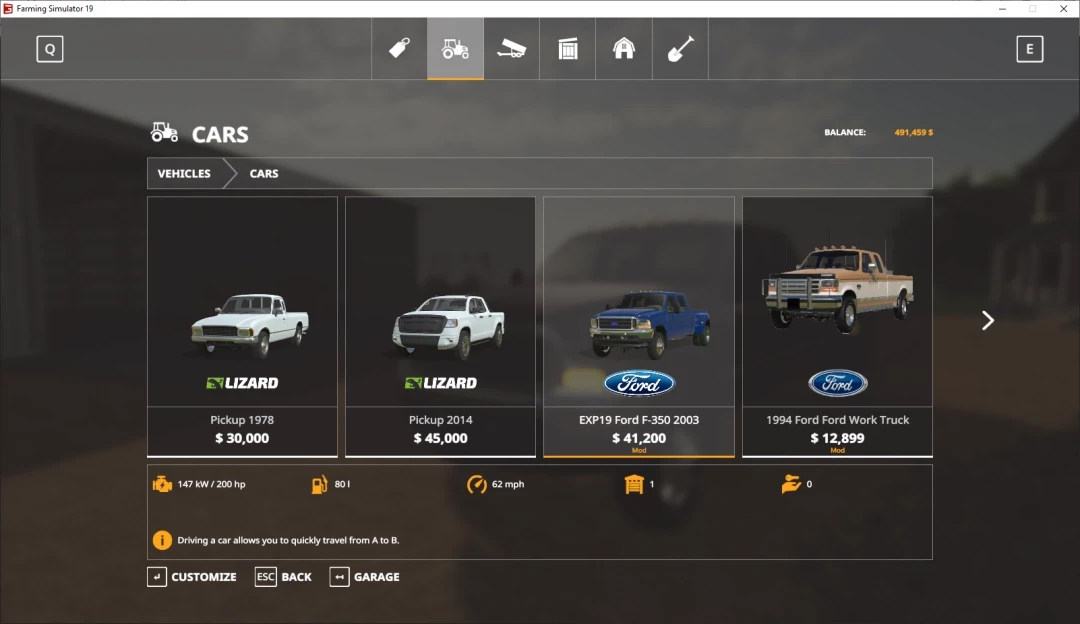Choose the Pickup 2014 for $45,000
Image resolution: width=1080 pixels, height=624 pixels.
[x=440, y=326]
